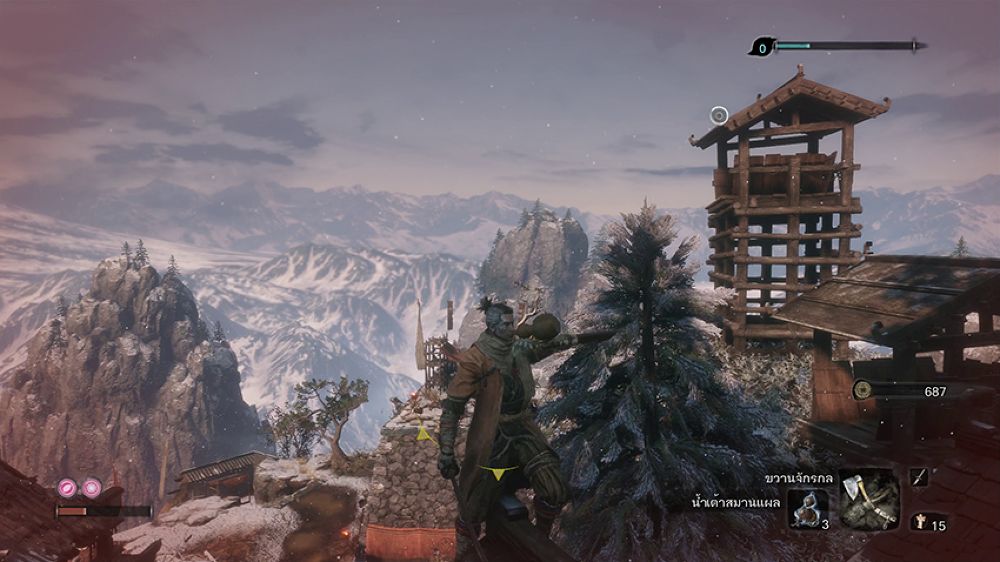Click the sen coin icon
Screen dimensions: 1000x562
[x=862, y=391]
